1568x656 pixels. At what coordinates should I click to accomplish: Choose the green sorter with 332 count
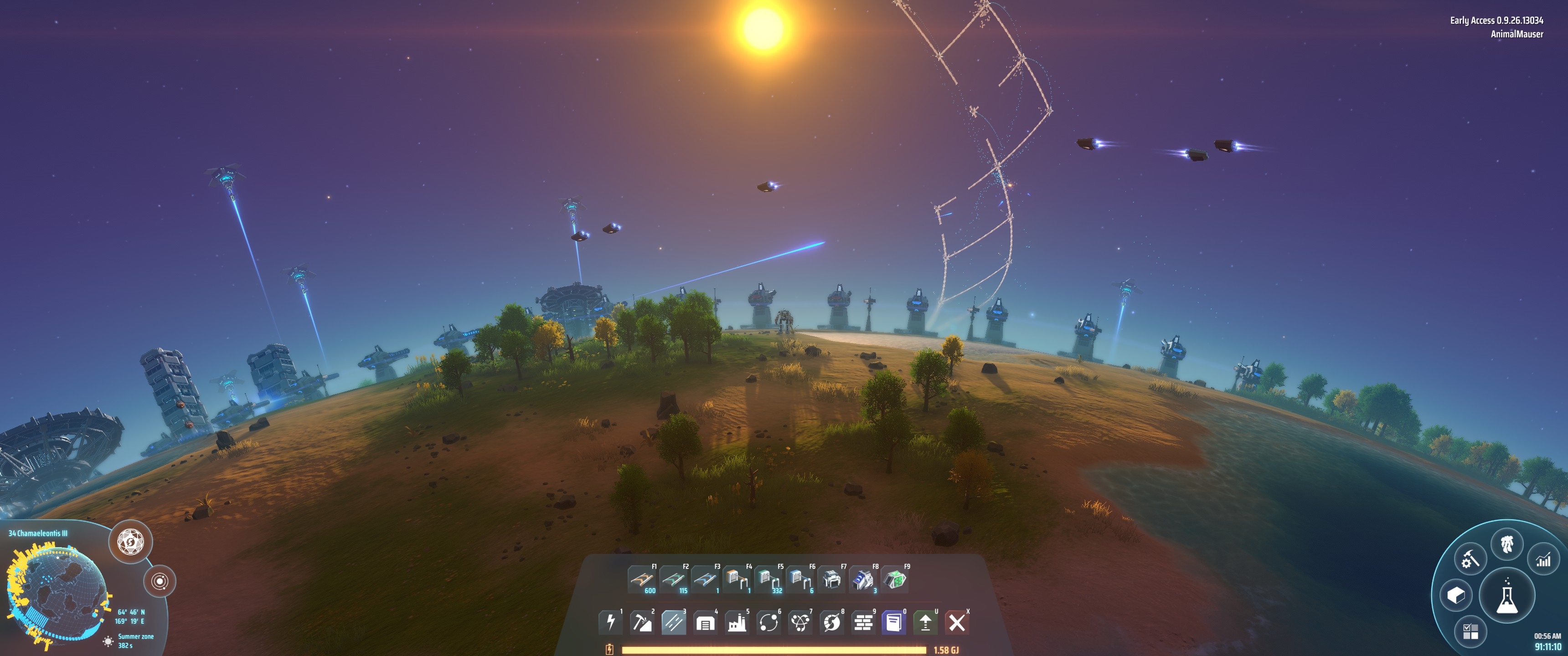pos(768,579)
